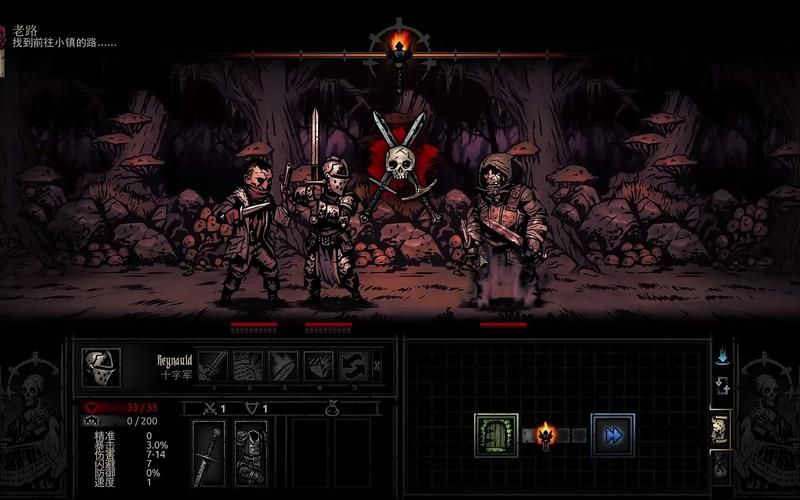
Task: Switch to the inventory bag tab
Action: tap(720, 466)
